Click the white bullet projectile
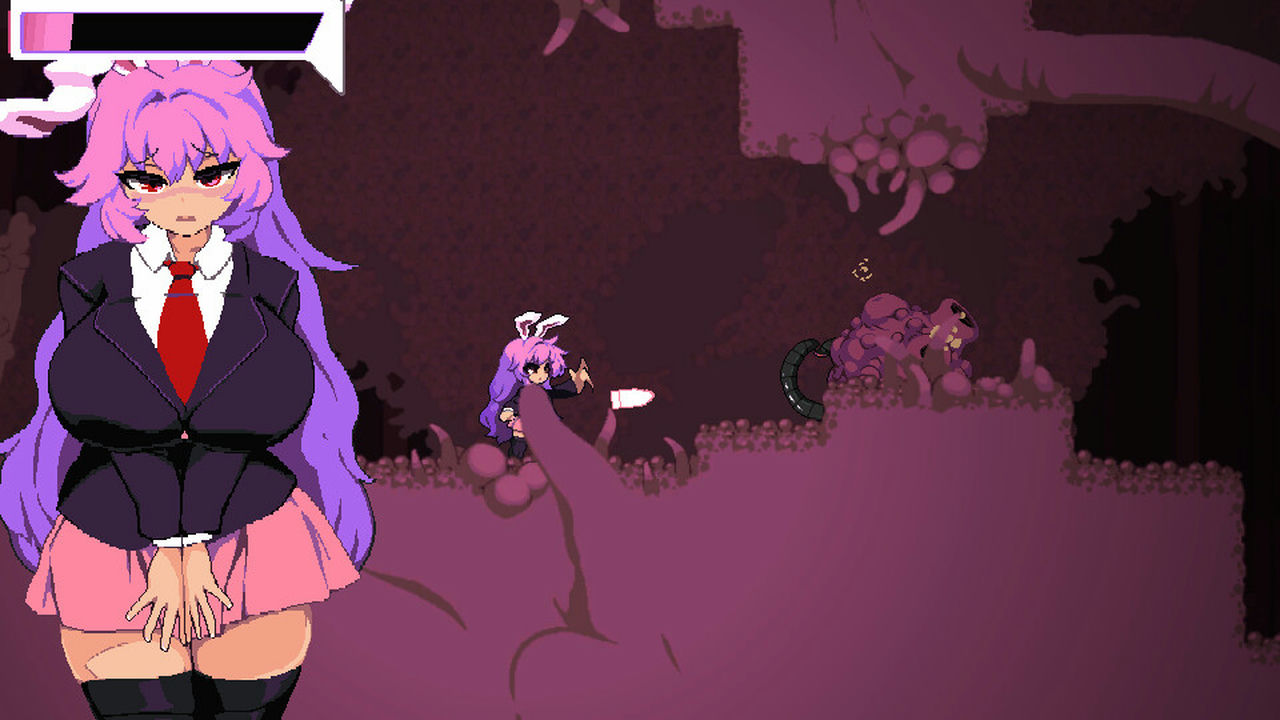The image size is (1280, 720). 630,397
